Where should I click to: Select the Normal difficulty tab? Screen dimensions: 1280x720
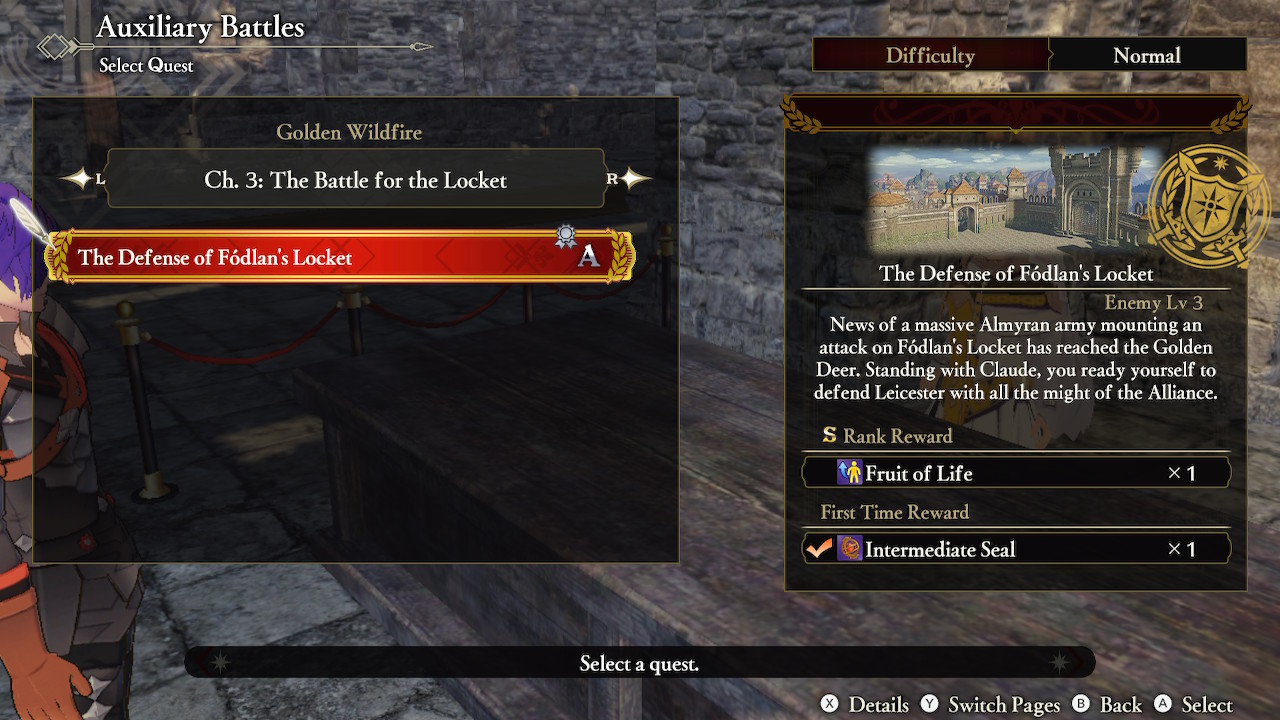(1147, 55)
